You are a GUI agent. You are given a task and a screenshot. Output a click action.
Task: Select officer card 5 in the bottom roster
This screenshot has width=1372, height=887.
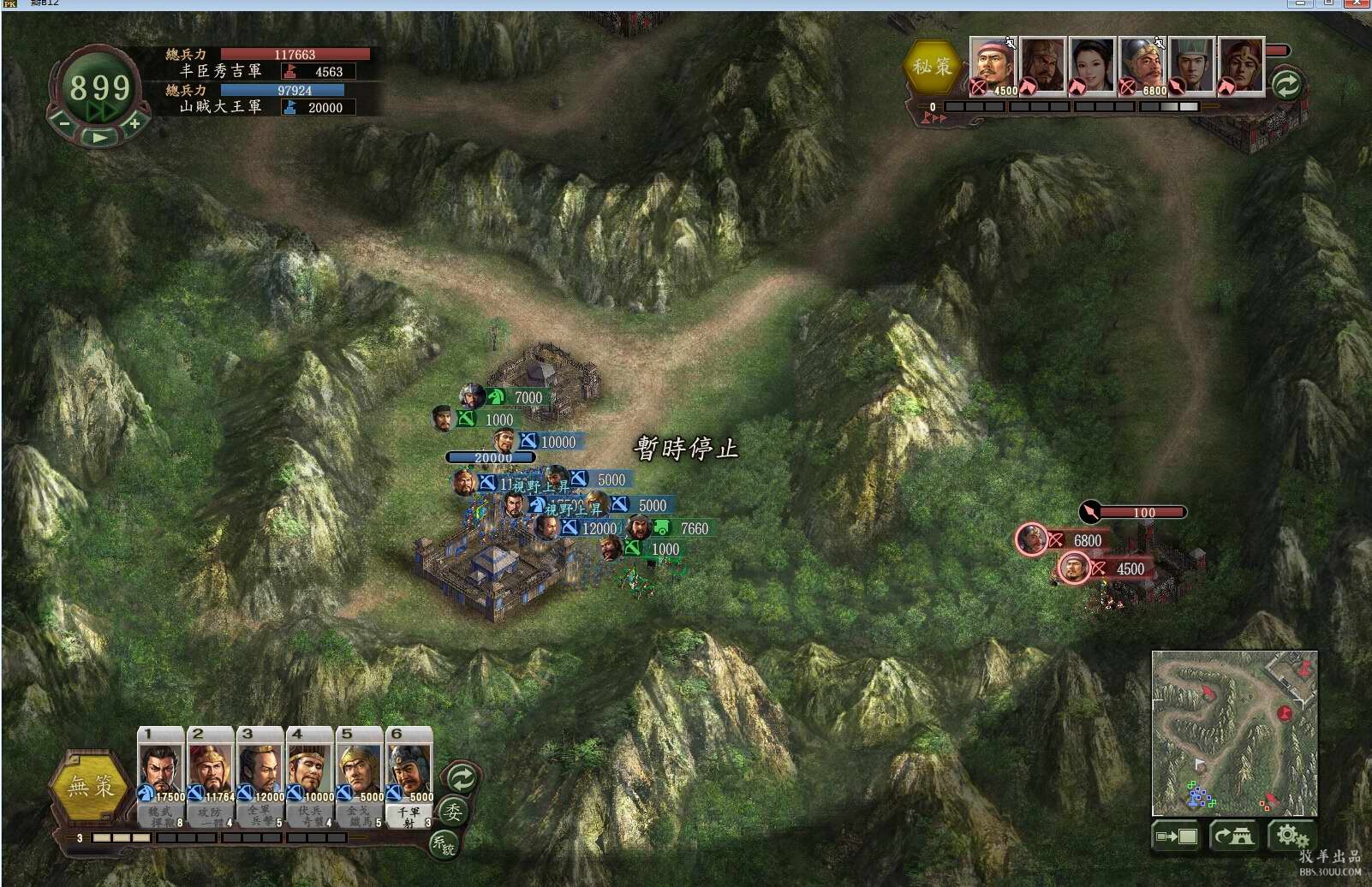(x=359, y=770)
